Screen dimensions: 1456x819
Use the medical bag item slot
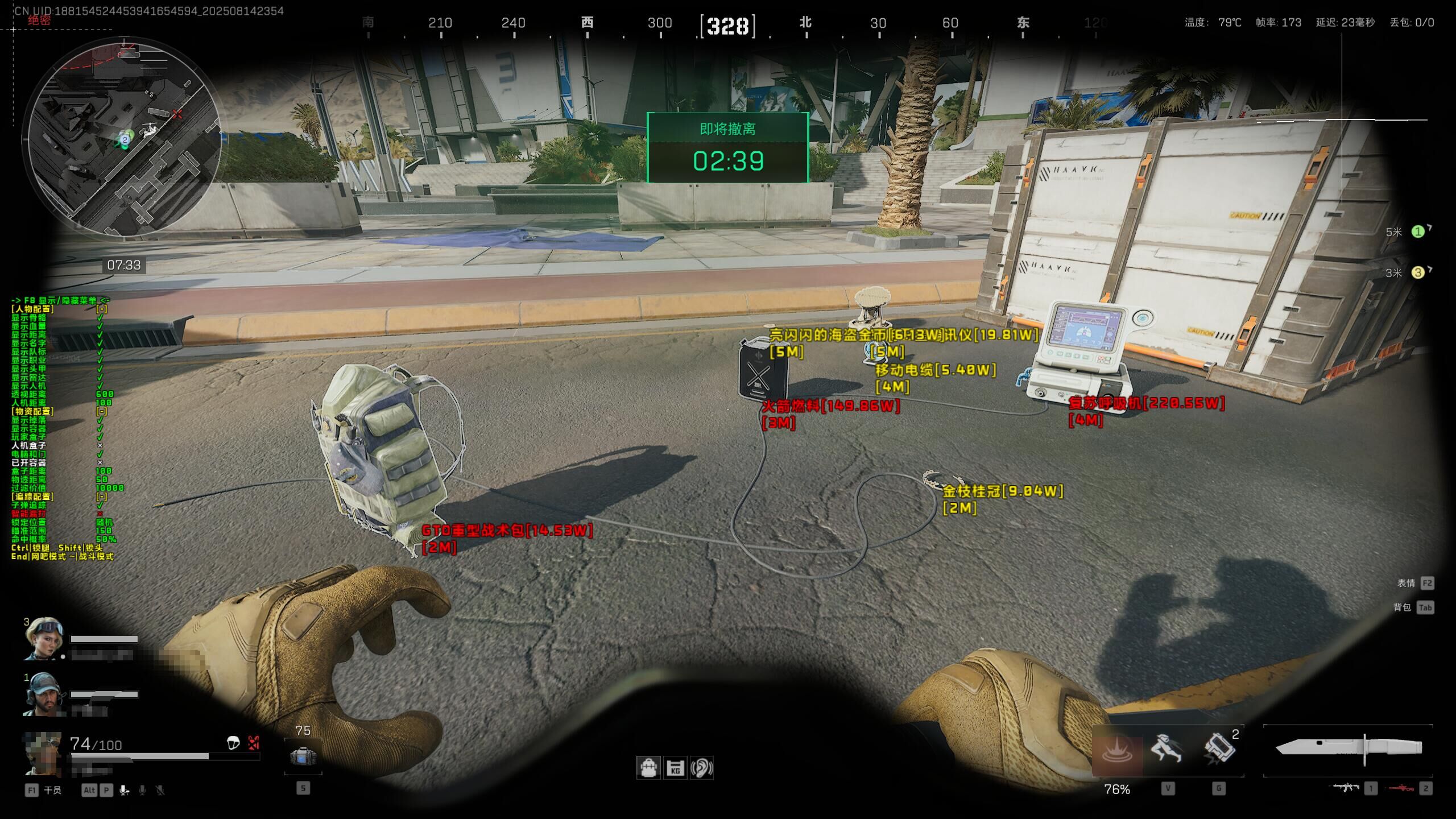tap(303, 756)
